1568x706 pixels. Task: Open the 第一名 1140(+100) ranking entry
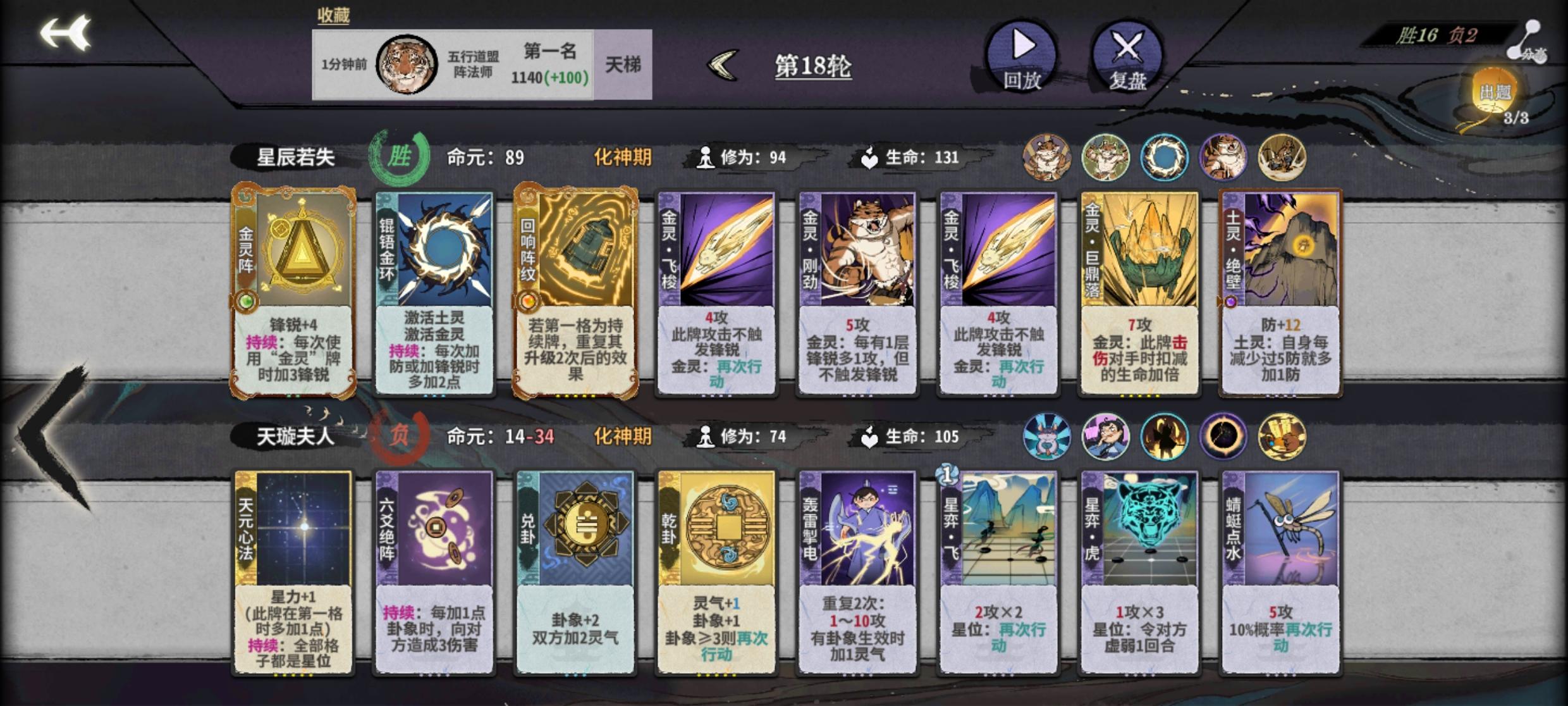click(551, 65)
